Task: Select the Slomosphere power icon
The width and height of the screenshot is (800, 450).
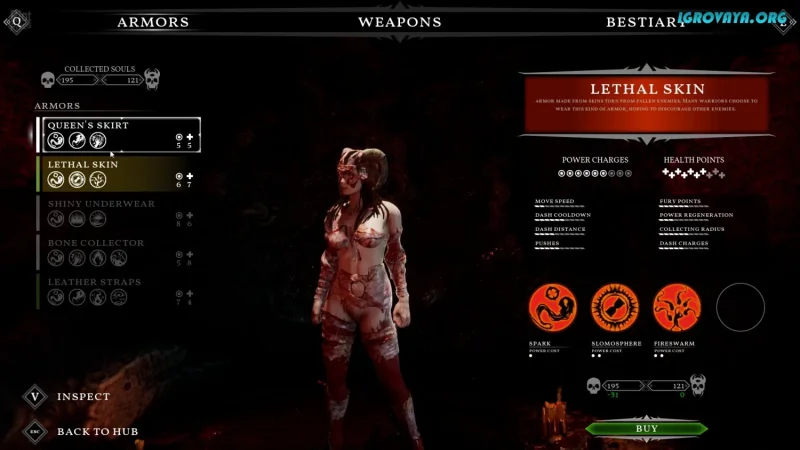Action: point(615,308)
